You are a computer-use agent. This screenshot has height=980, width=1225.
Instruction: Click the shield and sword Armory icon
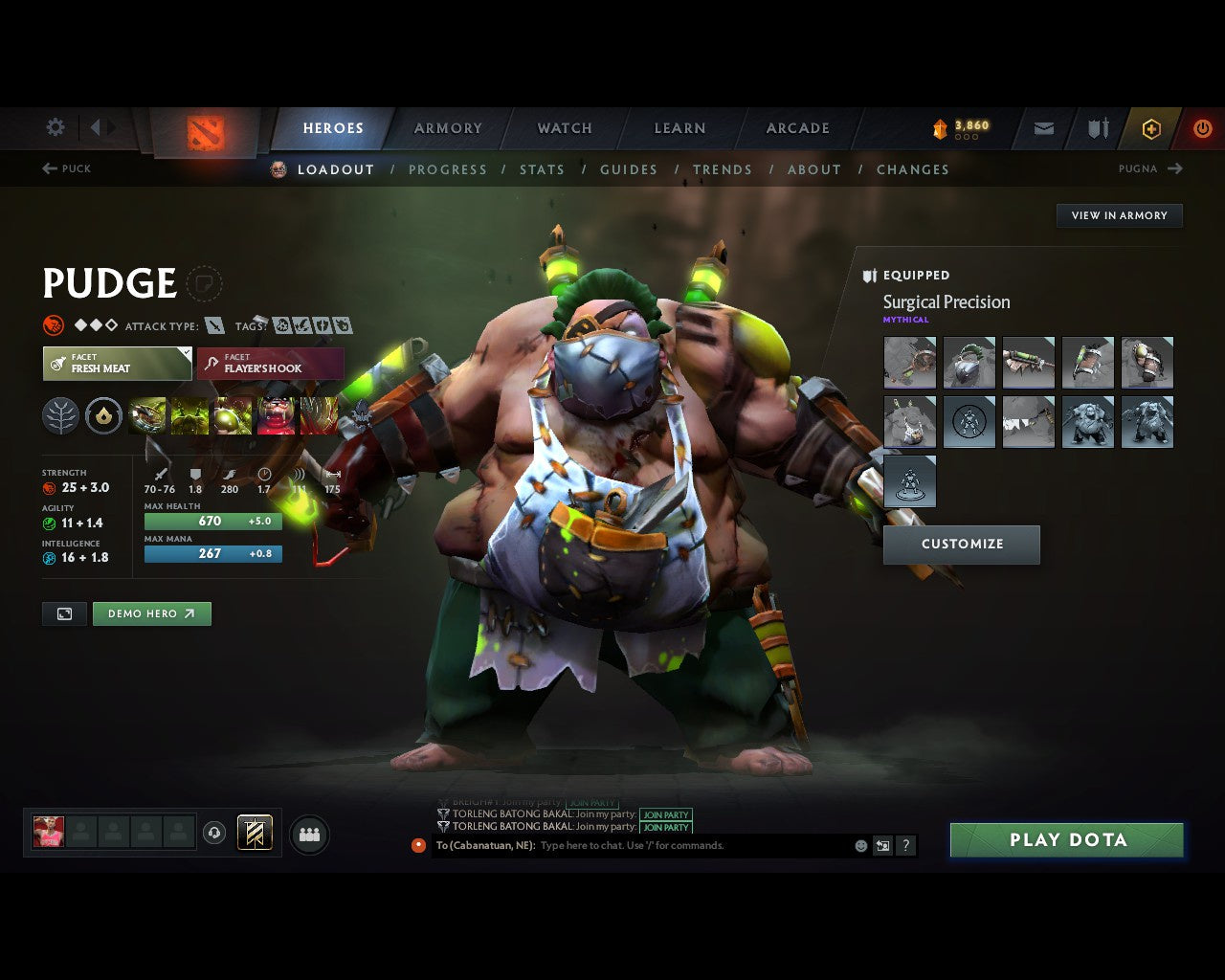click(1097, 128)
